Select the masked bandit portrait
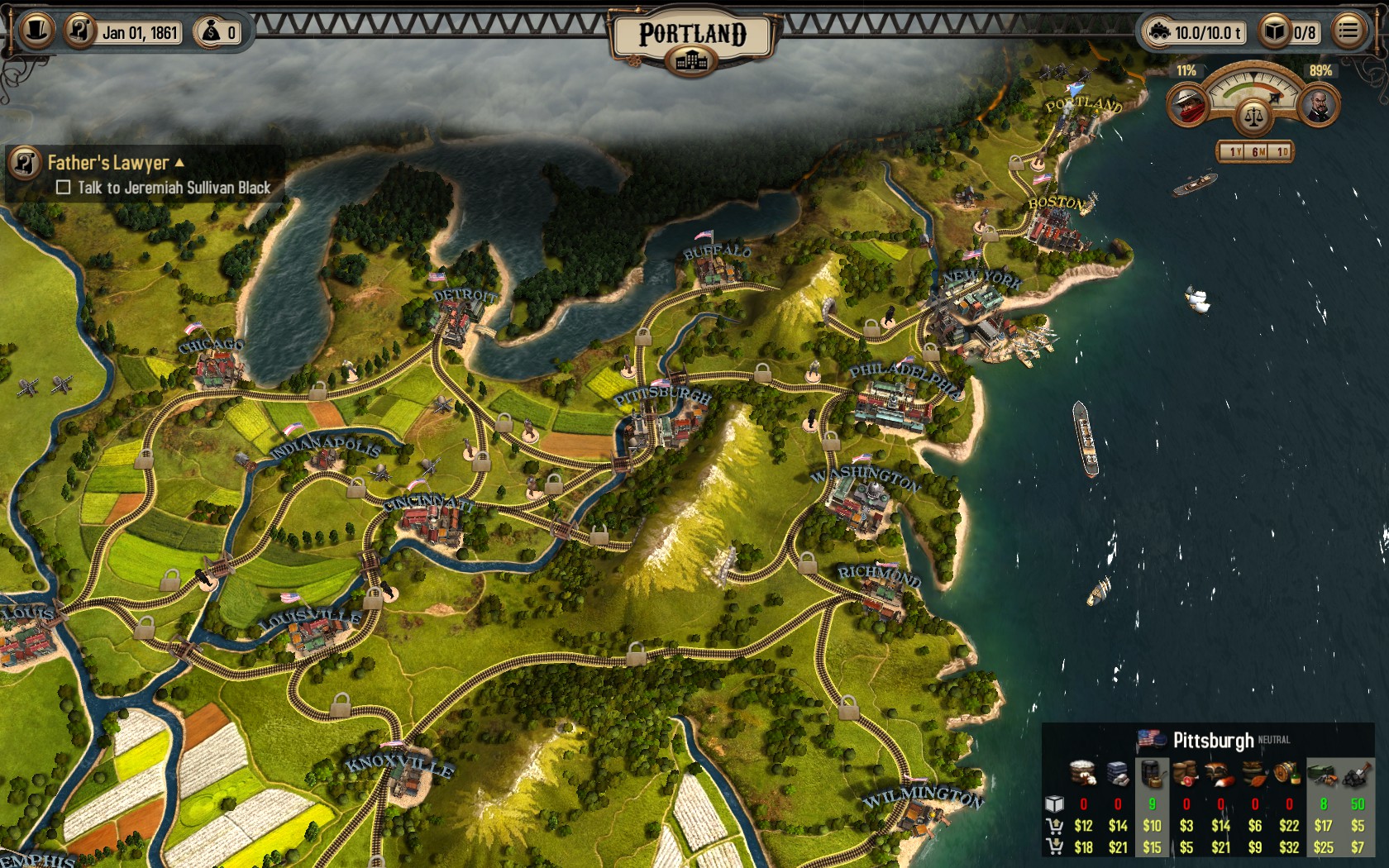This screenshot has height=868, width=1389. pyautogui.click(x=1188, y=105)
